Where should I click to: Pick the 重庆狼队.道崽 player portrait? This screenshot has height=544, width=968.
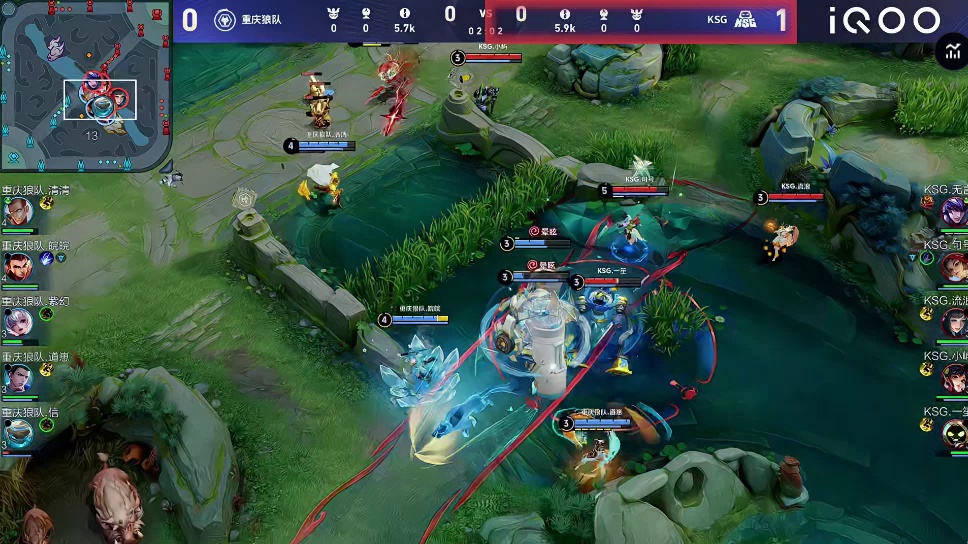point(17,378)
